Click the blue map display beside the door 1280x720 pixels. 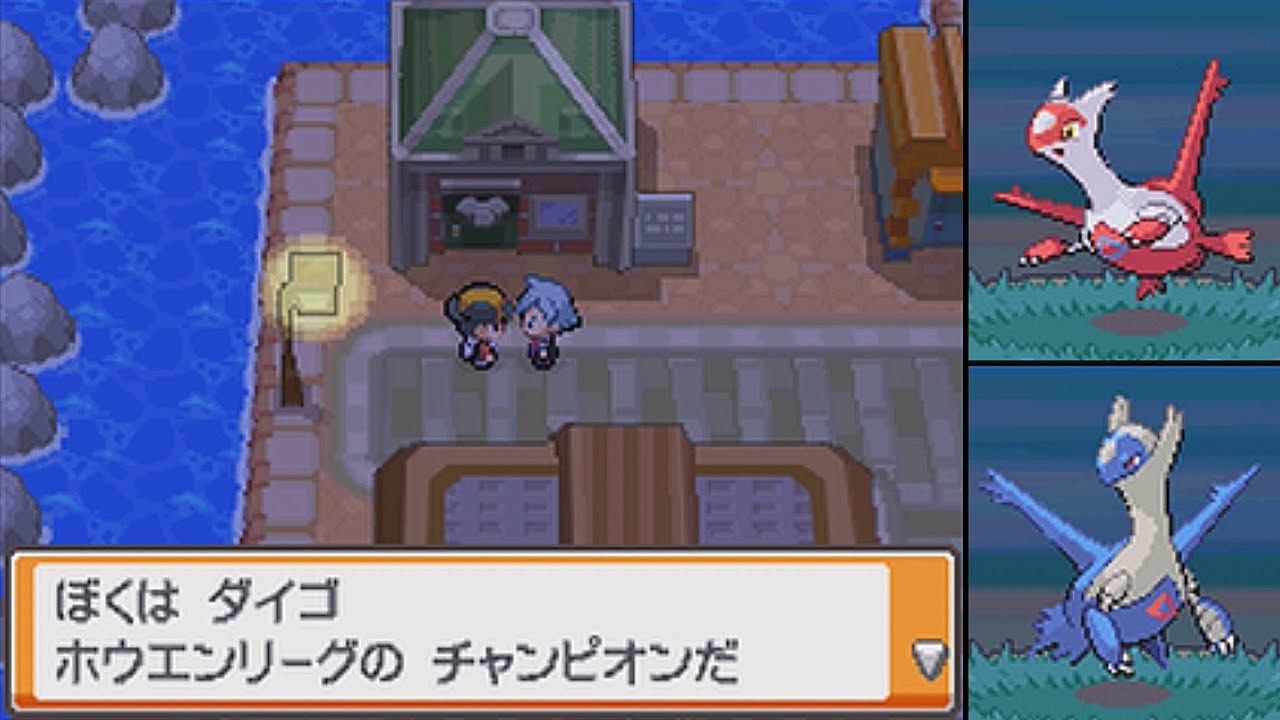coord(557,213)
